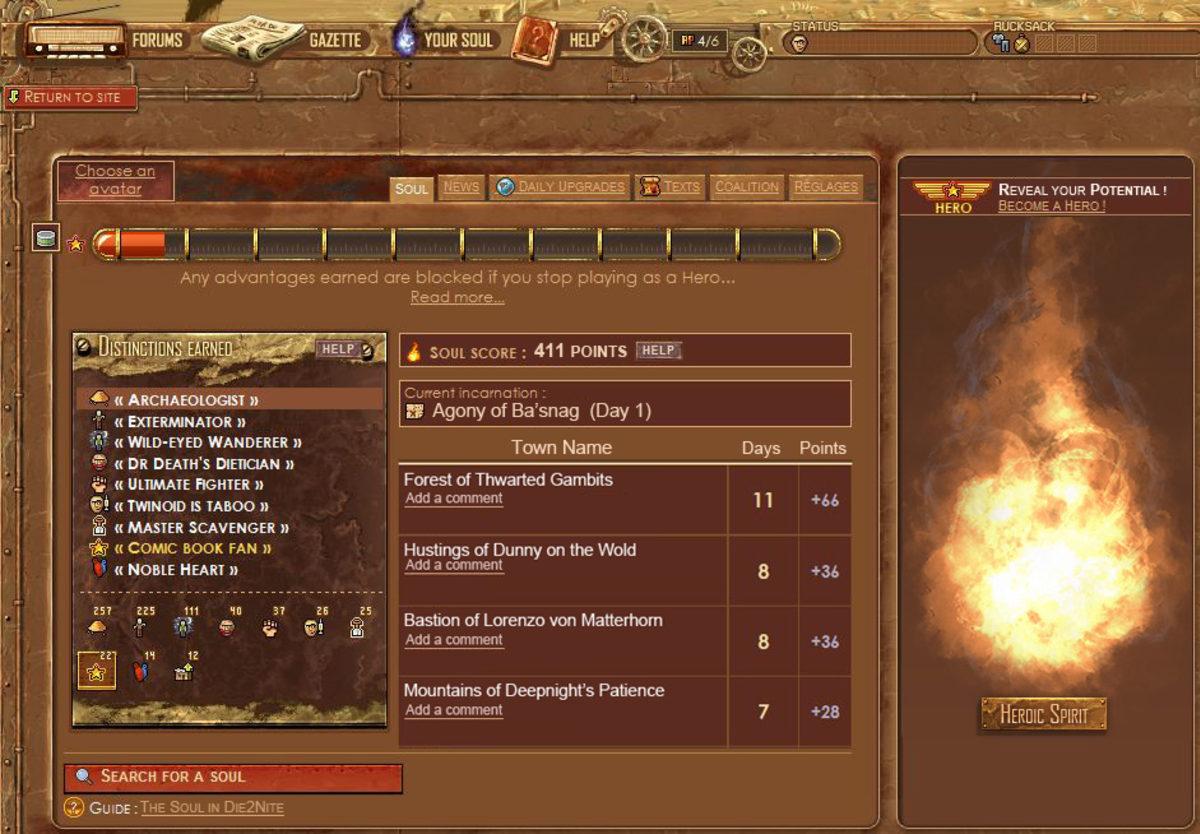Open the Help book menu
1200x834 pixels.
click(583, 40)
